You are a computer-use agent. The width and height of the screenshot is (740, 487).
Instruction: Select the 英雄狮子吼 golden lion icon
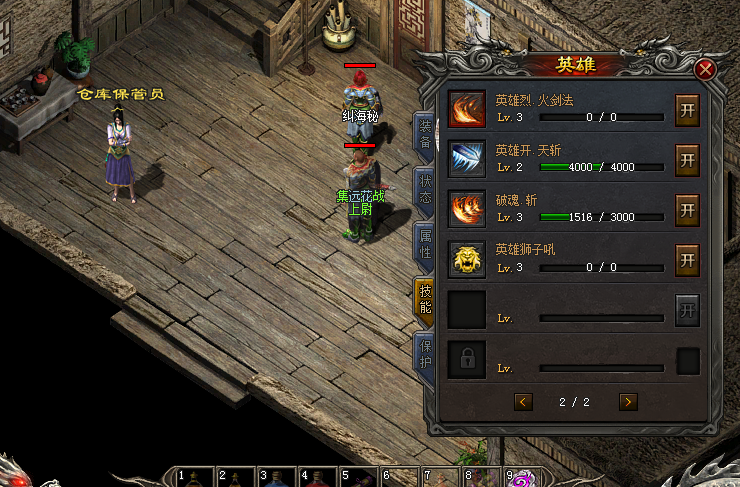[467, 259]
